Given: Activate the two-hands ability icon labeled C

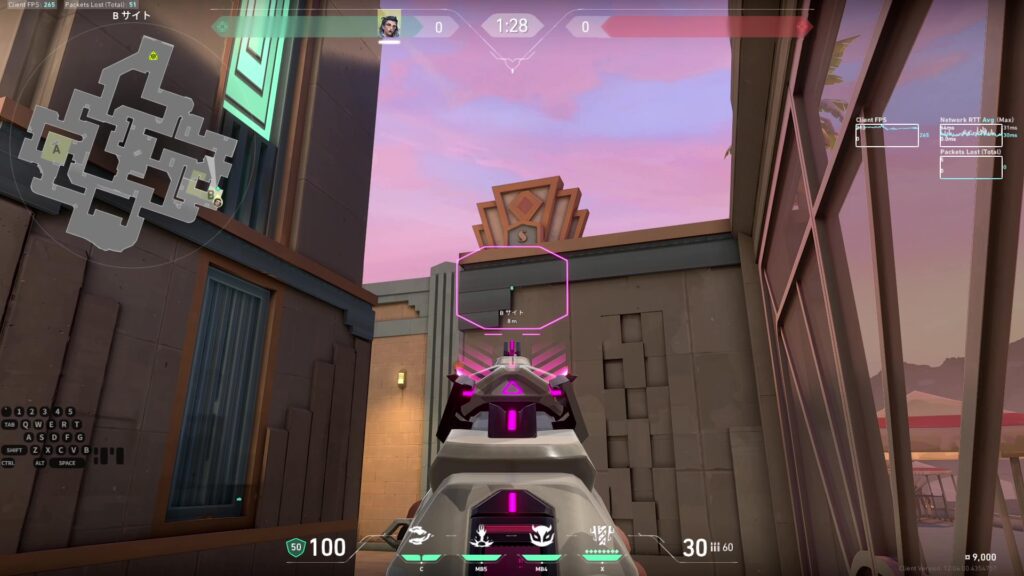Looking at the screenshot, I should pos(421,540).
